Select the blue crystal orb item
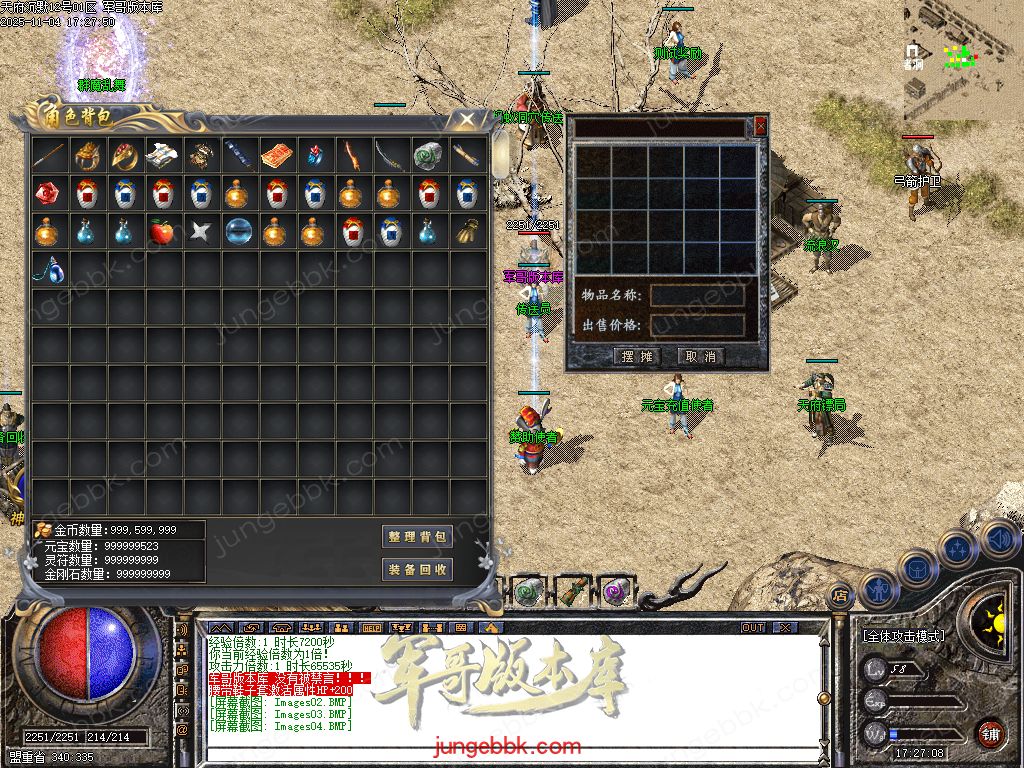 [x=237, y=232]
